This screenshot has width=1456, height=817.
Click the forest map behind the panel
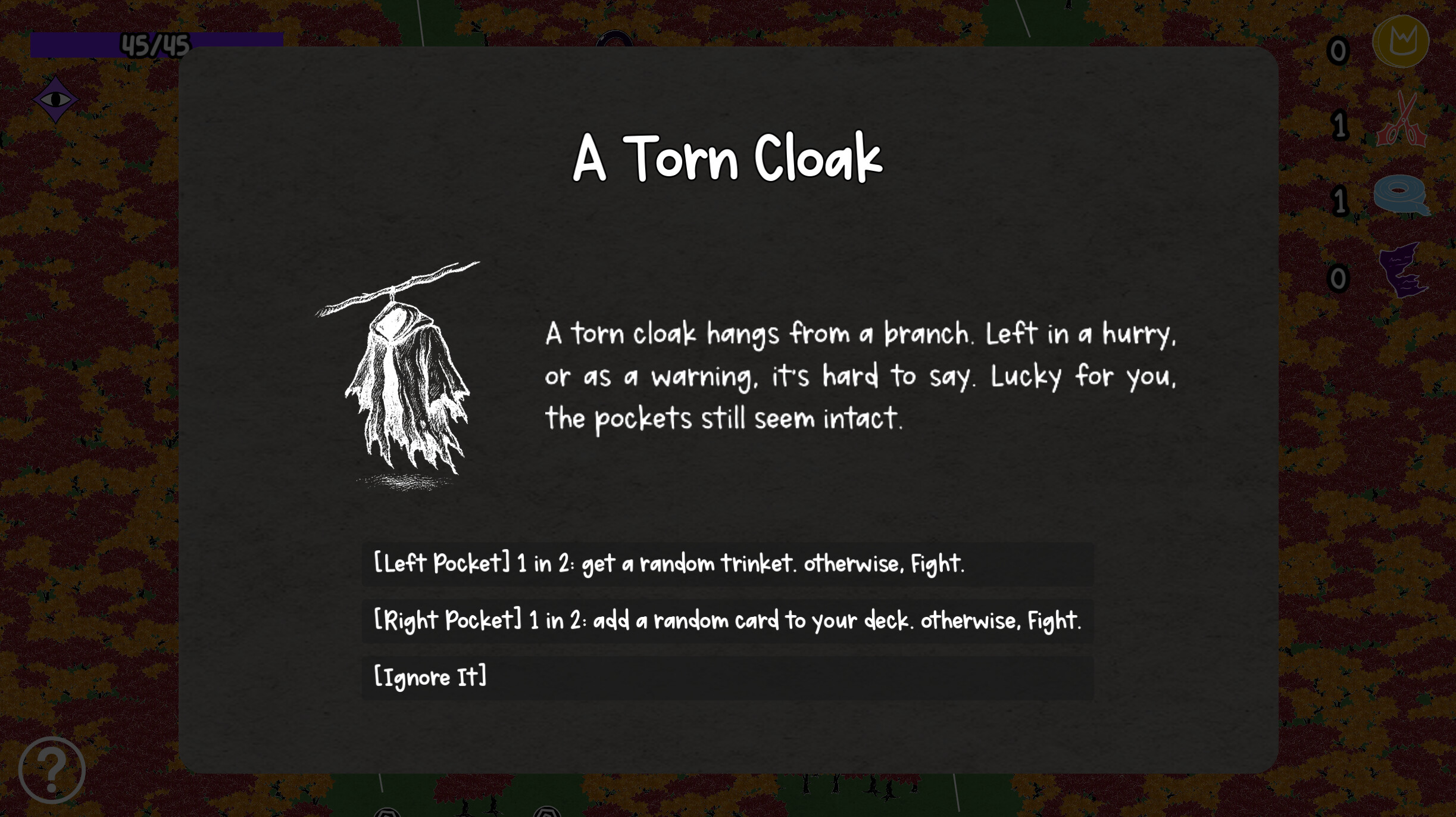[x=89, y=417]
